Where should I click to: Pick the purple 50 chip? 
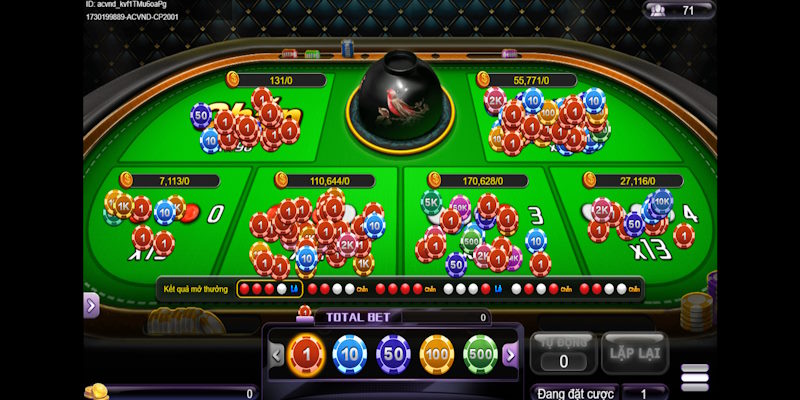pos(393,353)
